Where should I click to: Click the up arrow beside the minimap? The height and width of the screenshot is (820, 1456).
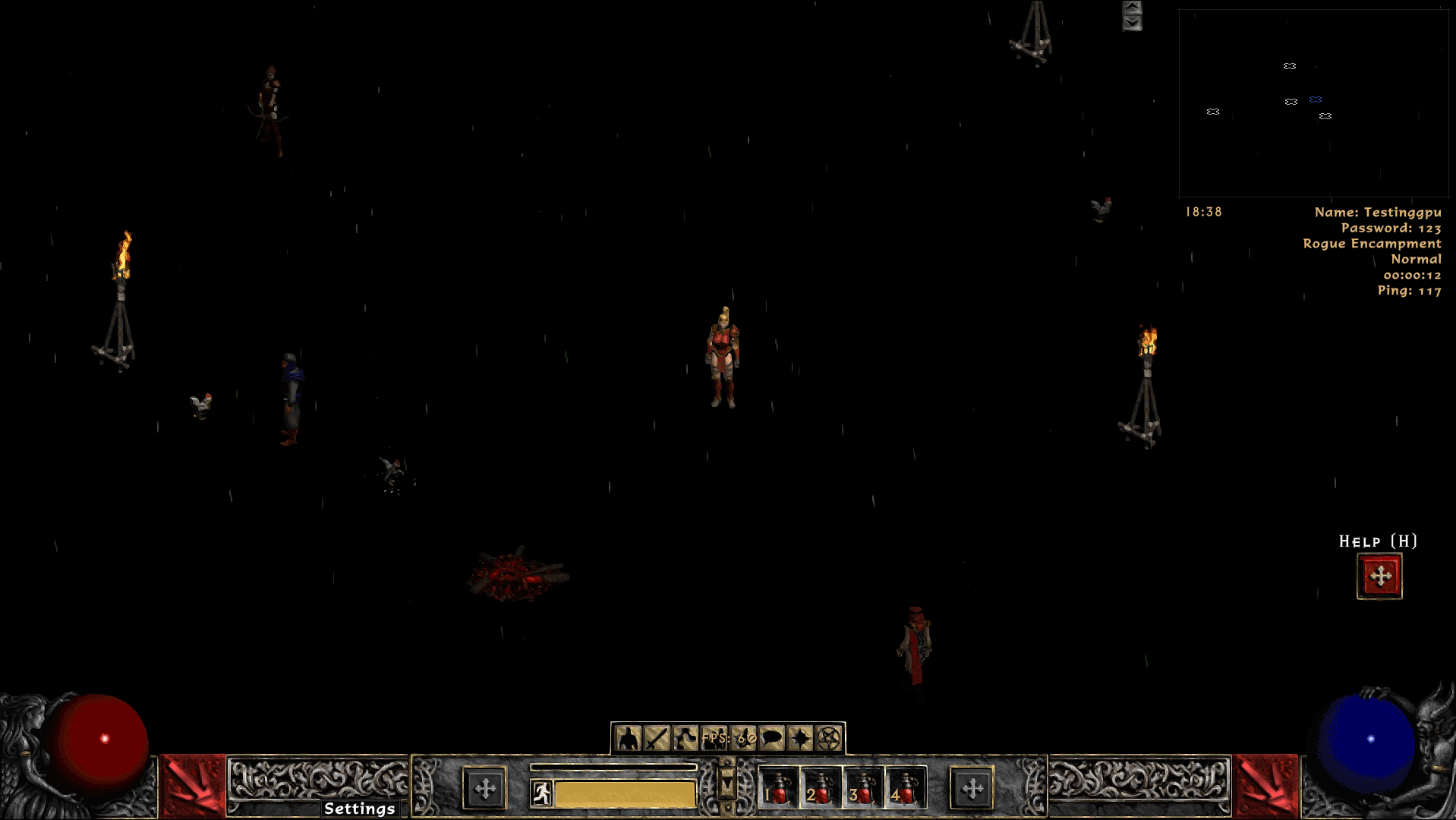pos(1132,8)
